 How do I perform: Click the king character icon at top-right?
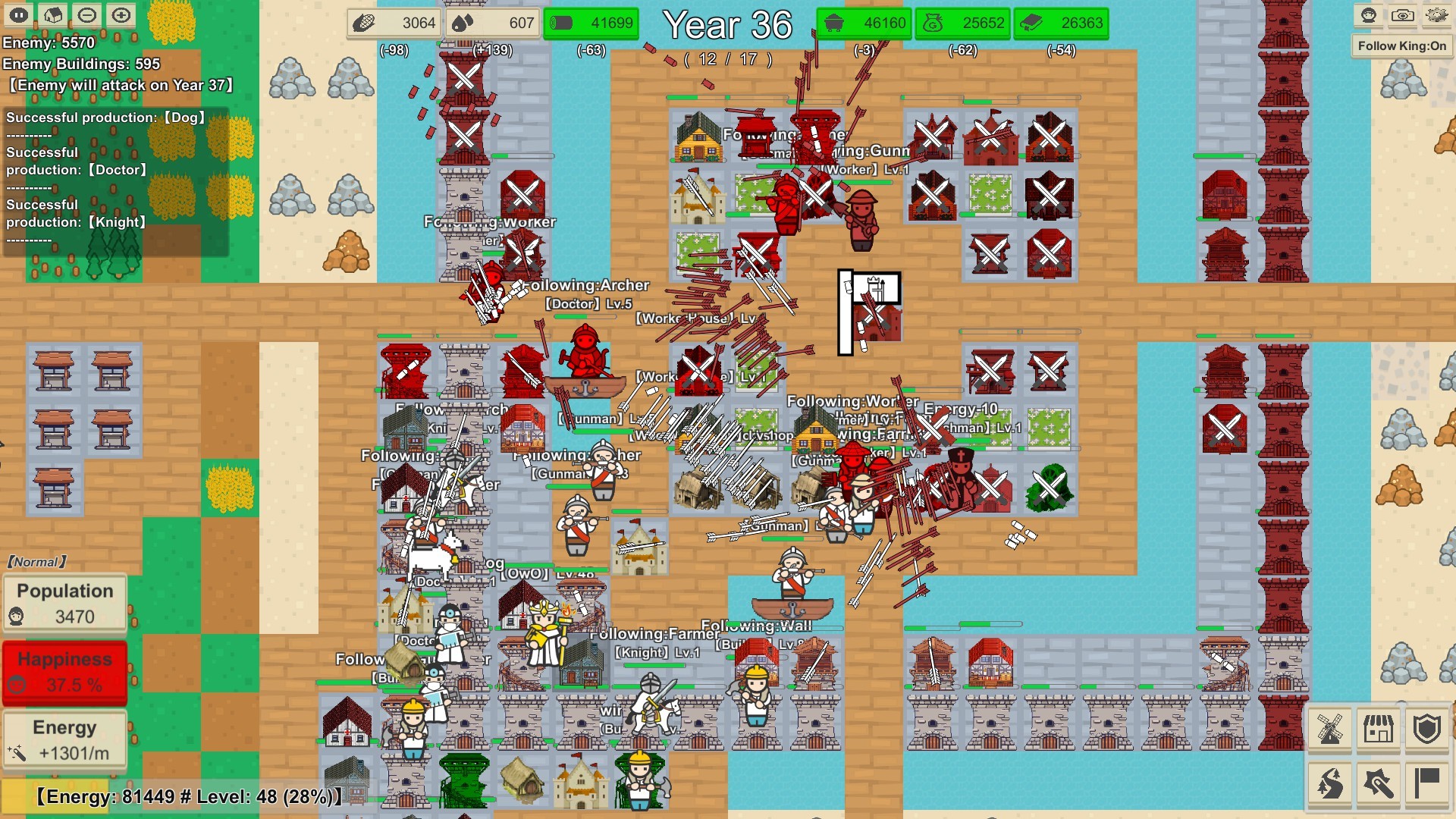click(x=1367, y=14)
